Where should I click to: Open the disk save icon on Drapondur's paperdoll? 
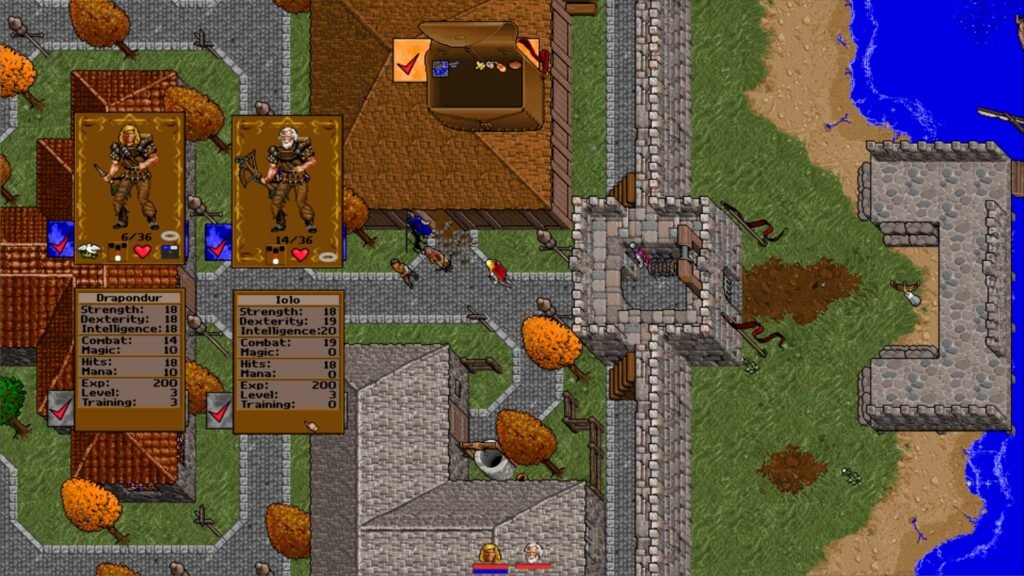[x=169, y=252]
